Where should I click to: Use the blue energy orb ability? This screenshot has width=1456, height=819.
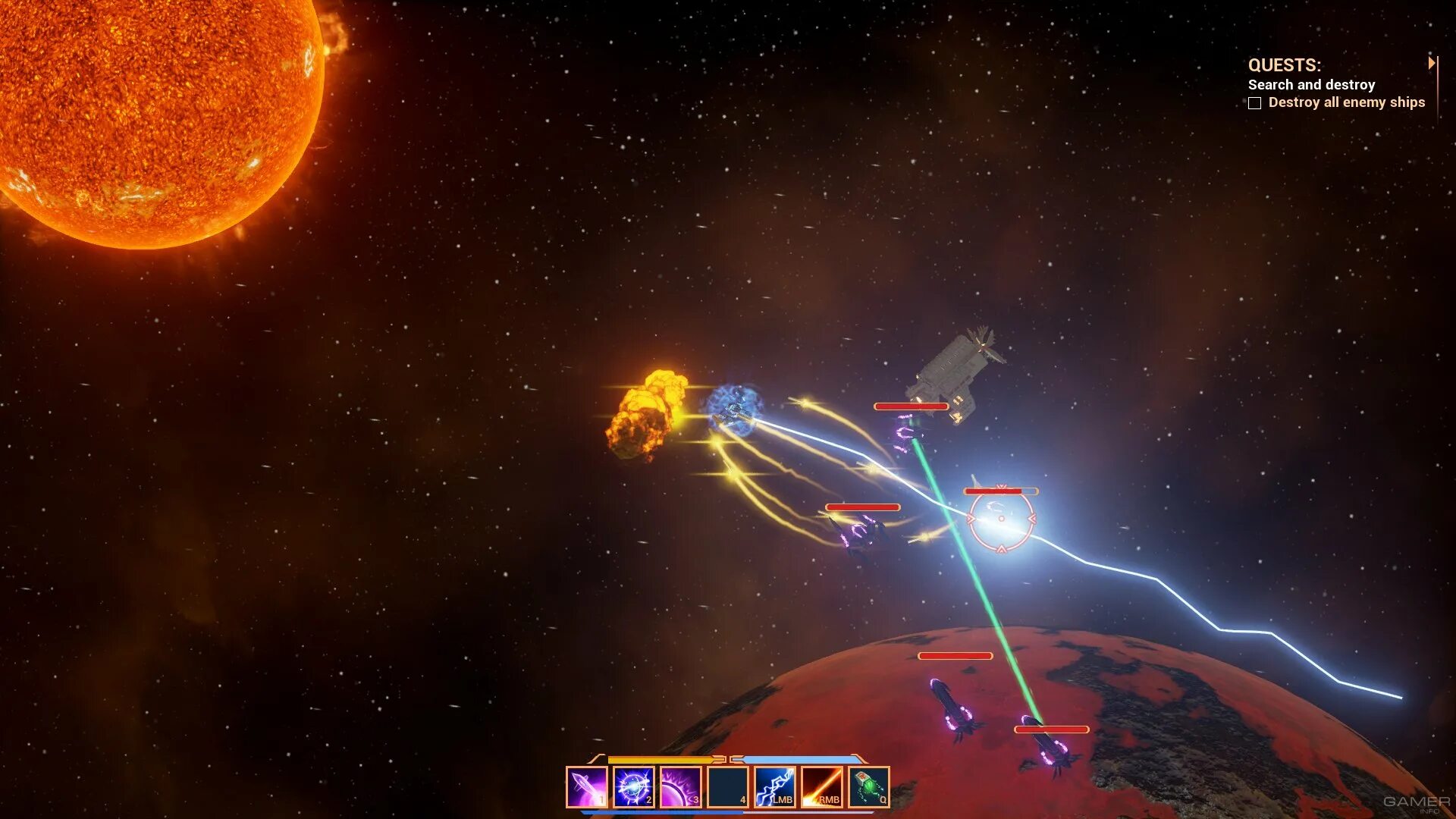coord(633,787)
